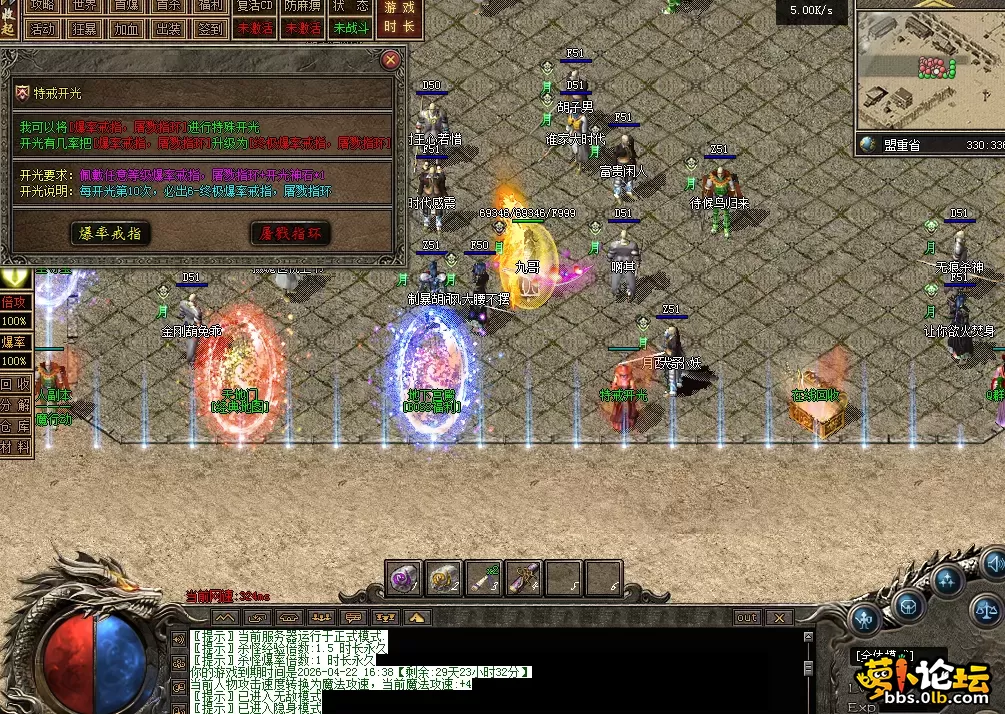1005x714 pixels.
Task: Use the purple scroll in hotbar slot 1
Action: [x=405, y=578]
